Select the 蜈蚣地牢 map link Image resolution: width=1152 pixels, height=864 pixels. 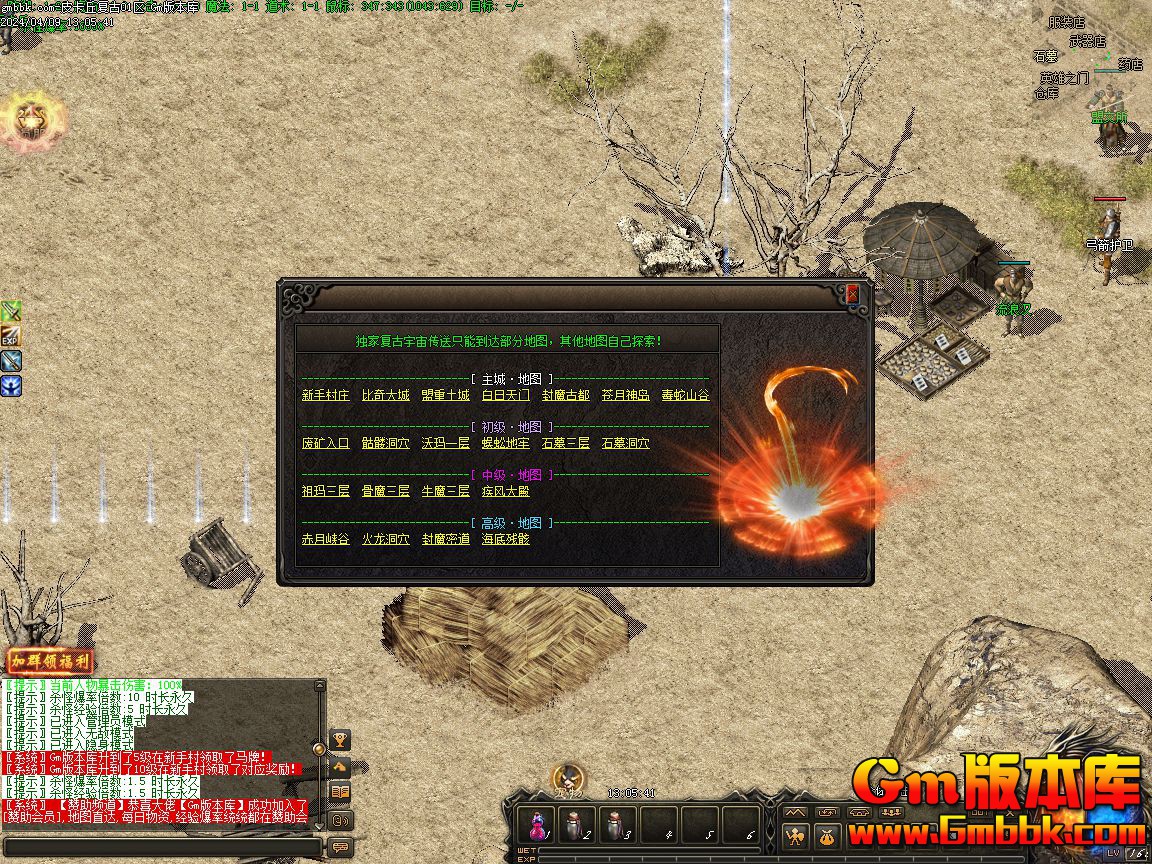[x=506, y=443]
